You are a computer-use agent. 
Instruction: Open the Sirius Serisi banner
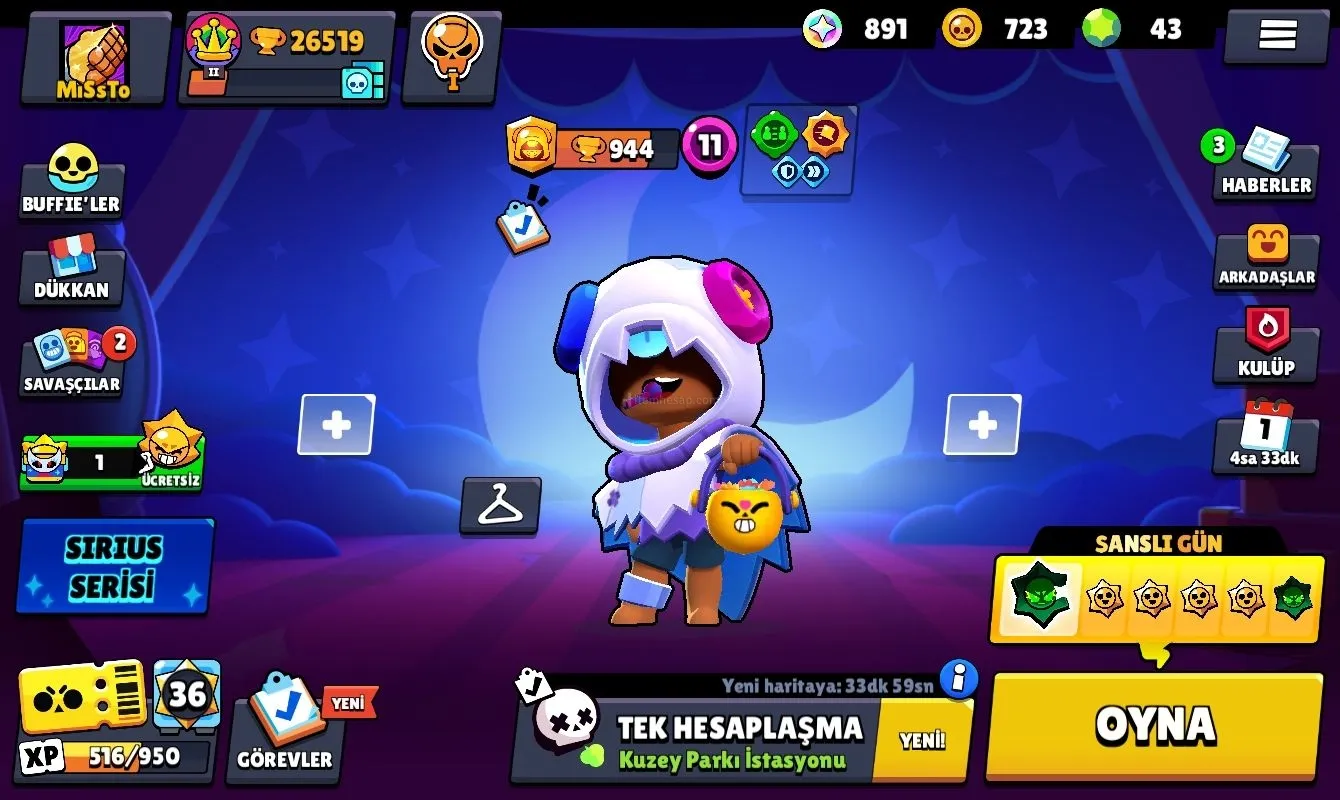[114, 566]
